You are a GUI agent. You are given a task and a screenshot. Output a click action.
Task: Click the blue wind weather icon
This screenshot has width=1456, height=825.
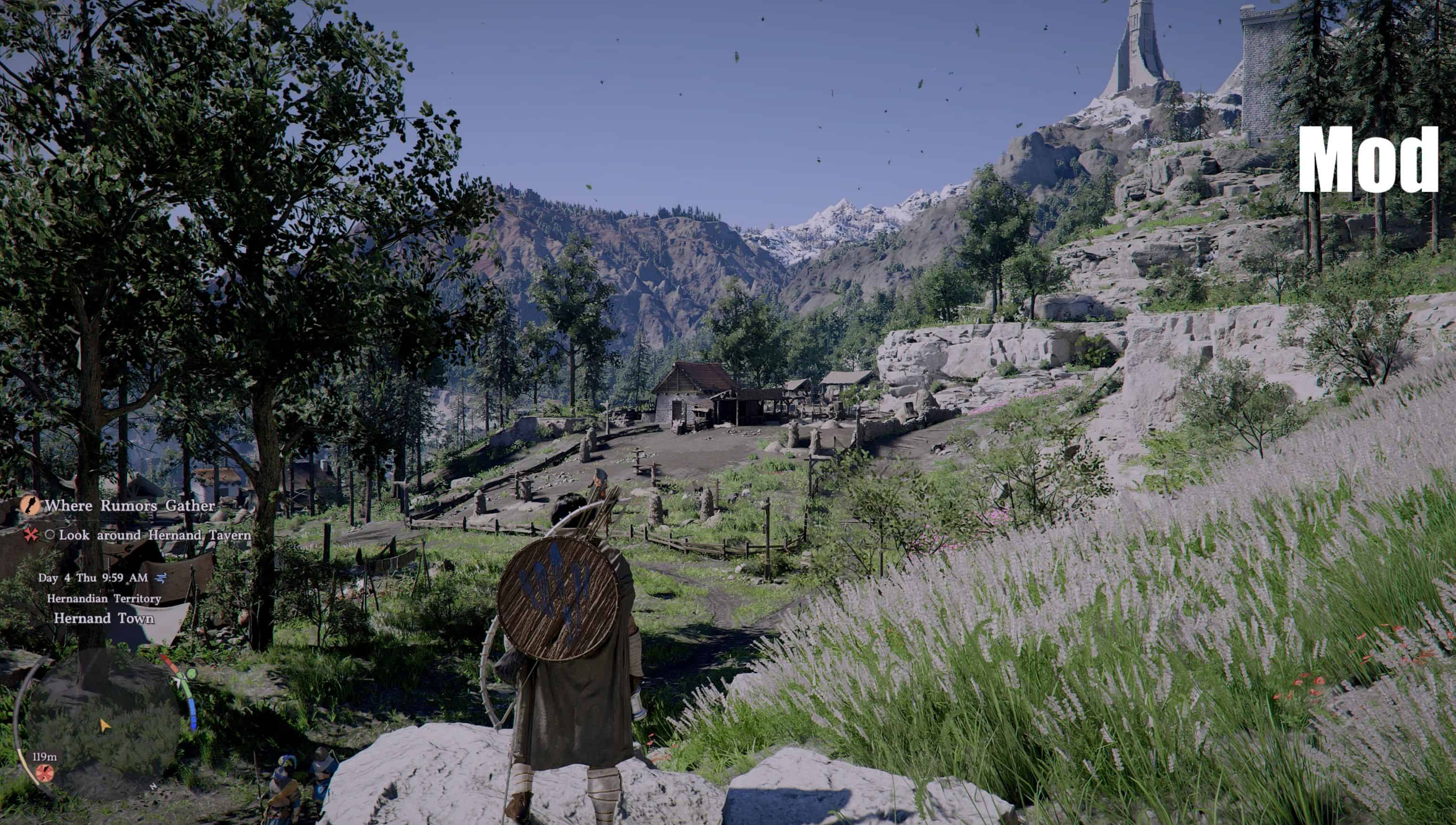click(161, 578)
